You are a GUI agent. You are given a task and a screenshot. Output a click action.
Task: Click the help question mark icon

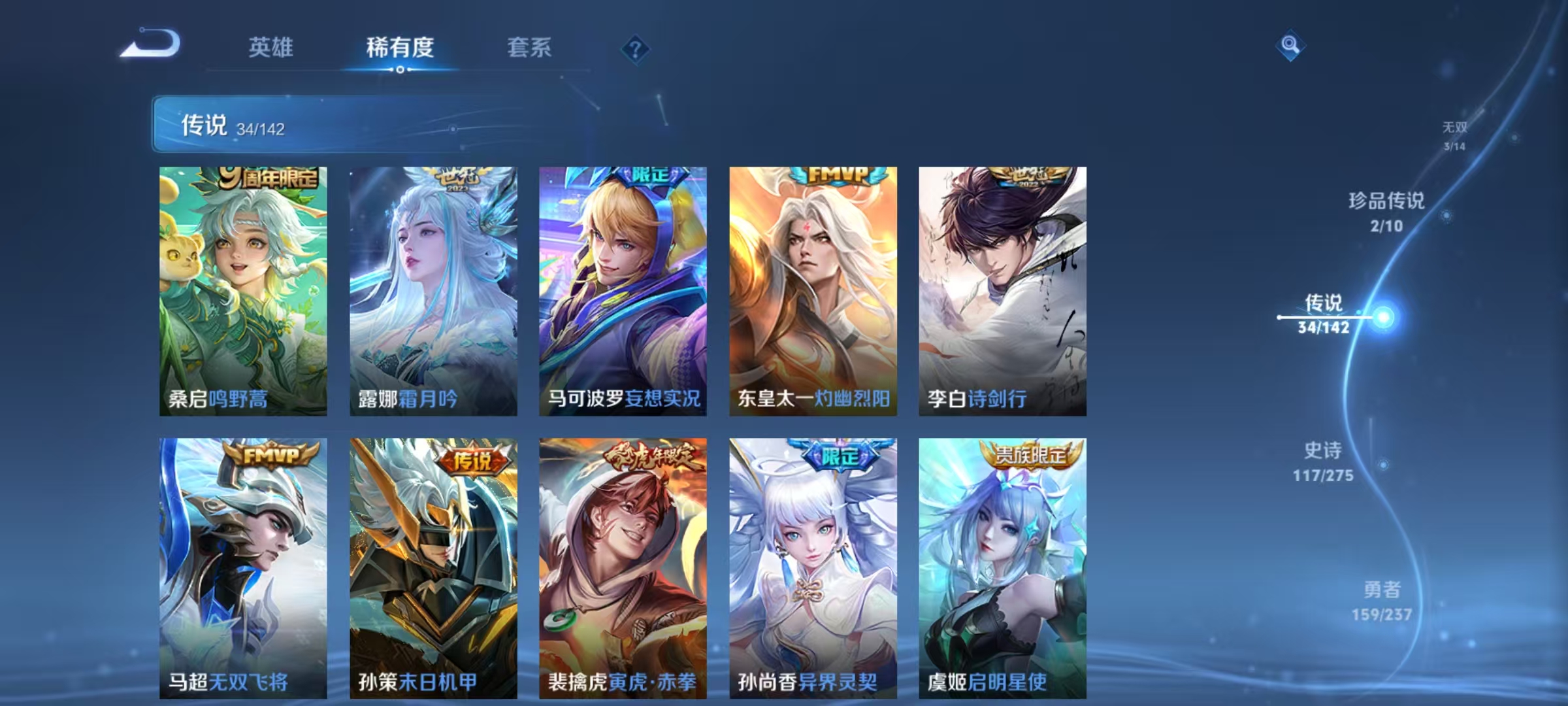click(636, 48)
